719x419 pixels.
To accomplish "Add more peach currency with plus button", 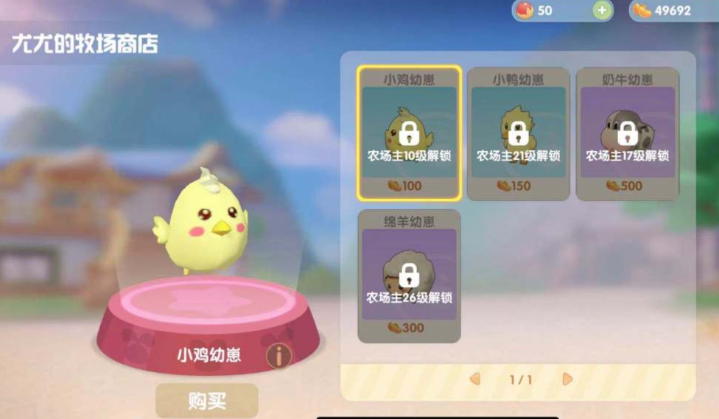I will coord(602,10).
